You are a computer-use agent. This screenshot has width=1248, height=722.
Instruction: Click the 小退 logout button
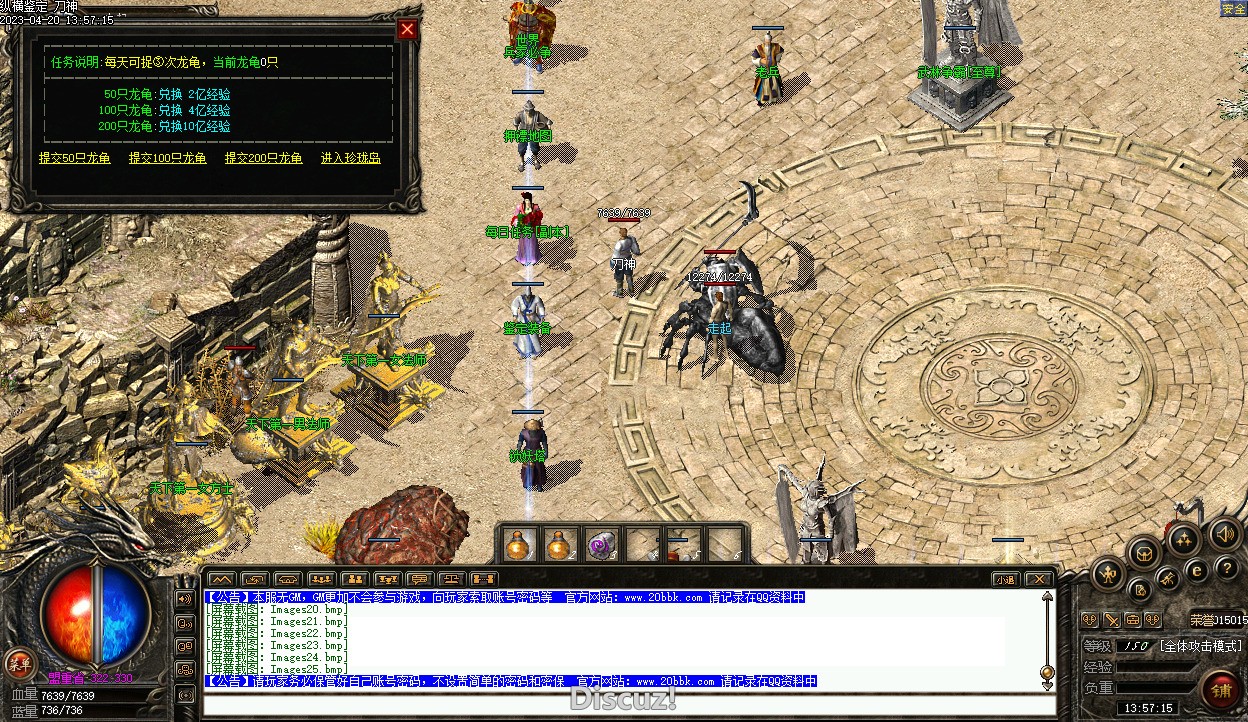(x=1005, y=579)
